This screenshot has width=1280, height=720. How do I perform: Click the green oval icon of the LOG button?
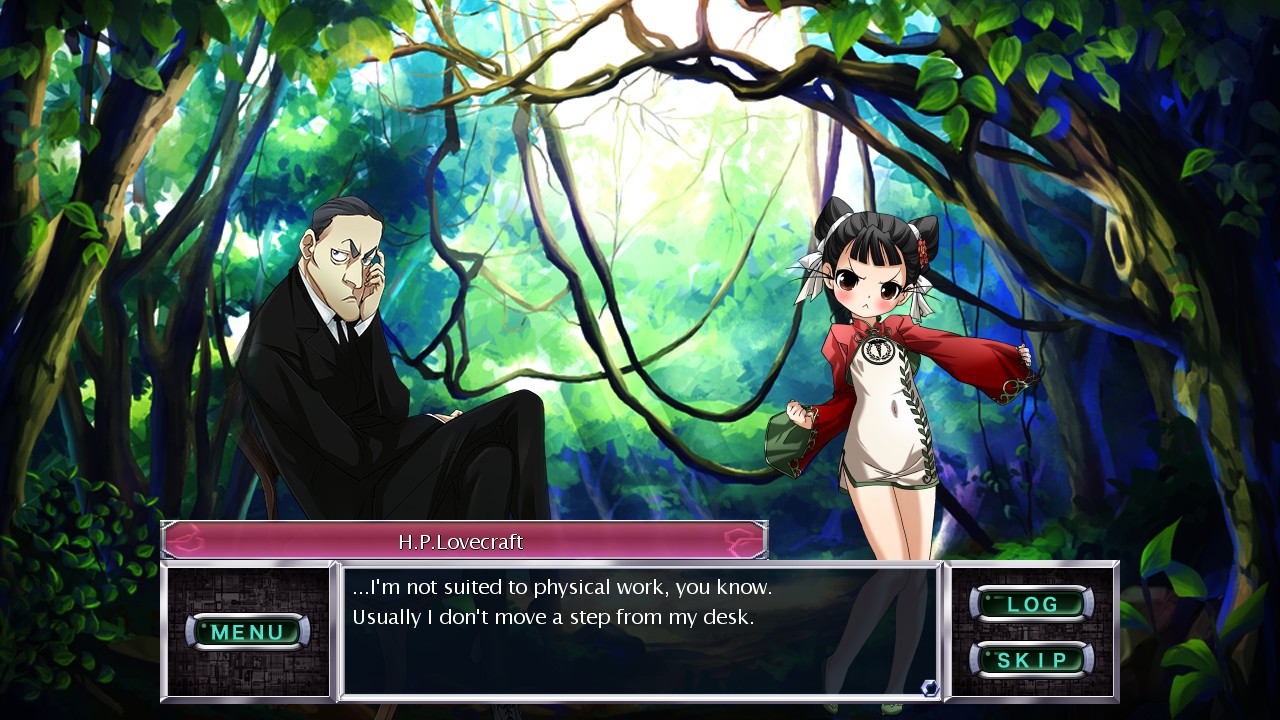(x=1033, y=604)
